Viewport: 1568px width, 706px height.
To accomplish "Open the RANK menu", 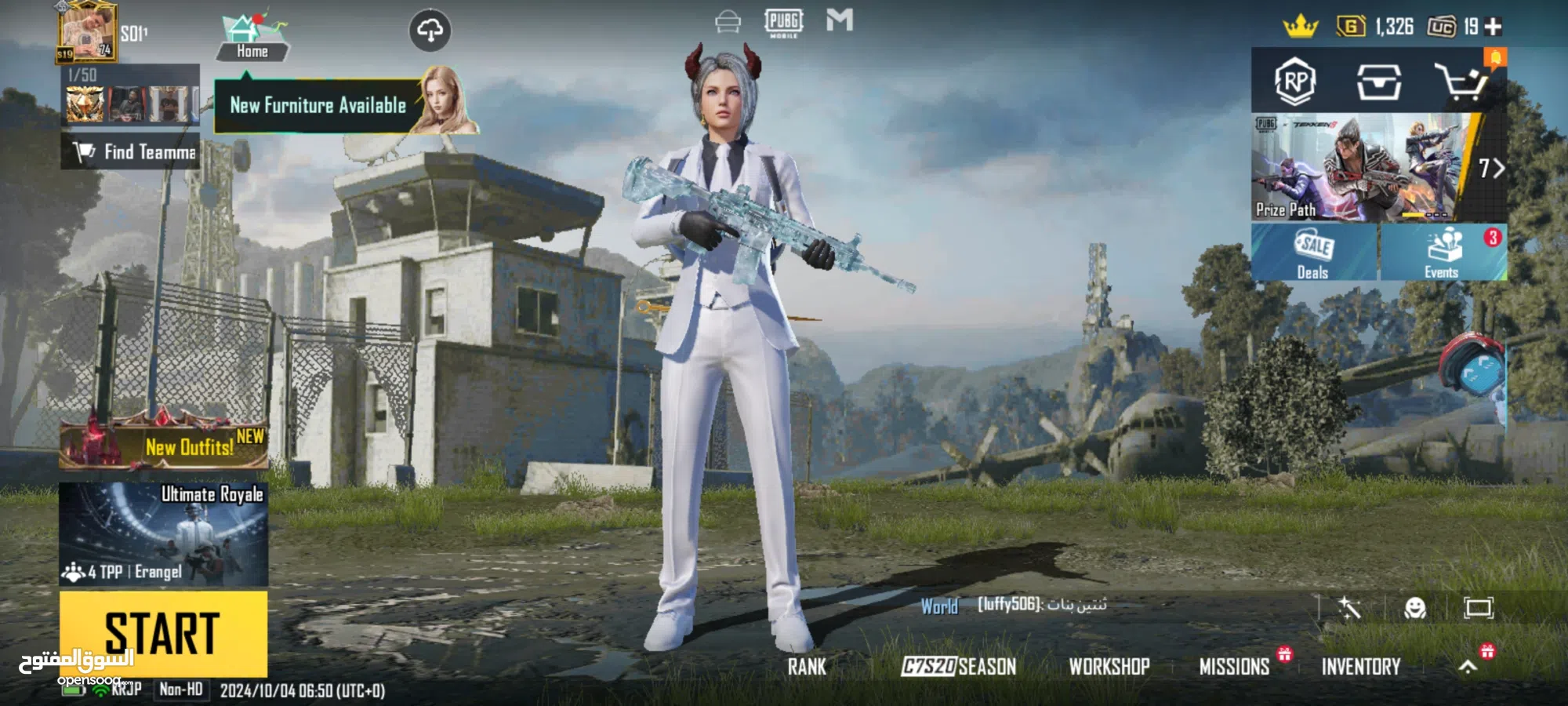I will click(x=807, y=667).
